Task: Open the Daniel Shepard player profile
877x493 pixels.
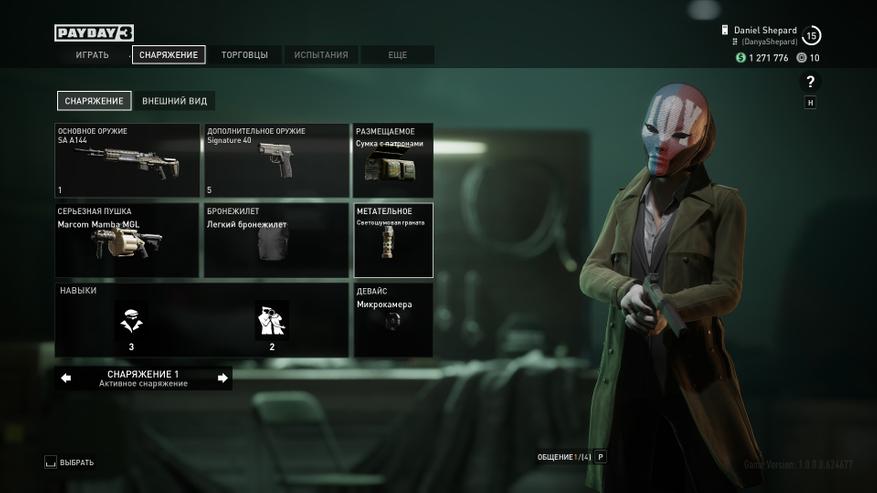Action: (765, 35)
